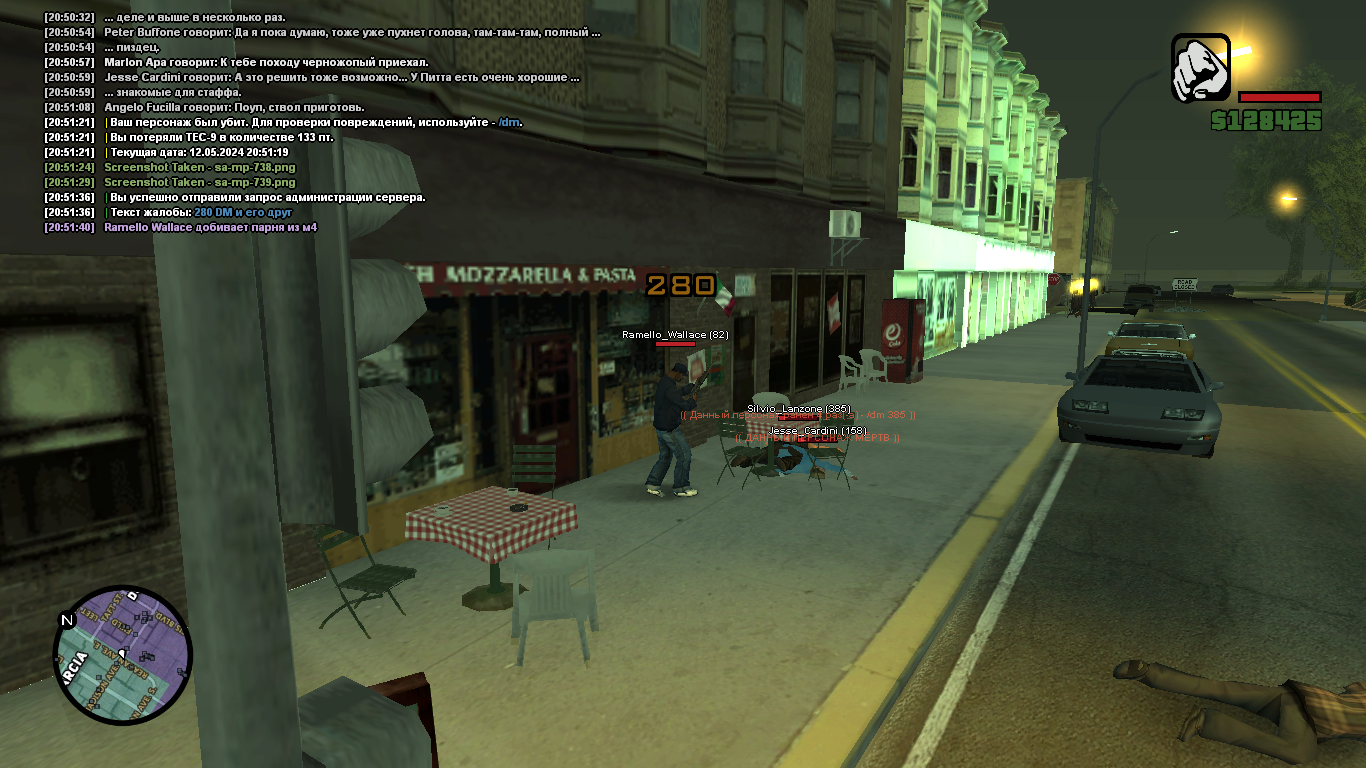Click the fist weapon icon
1366x768 pixels.
point(1200,68)
